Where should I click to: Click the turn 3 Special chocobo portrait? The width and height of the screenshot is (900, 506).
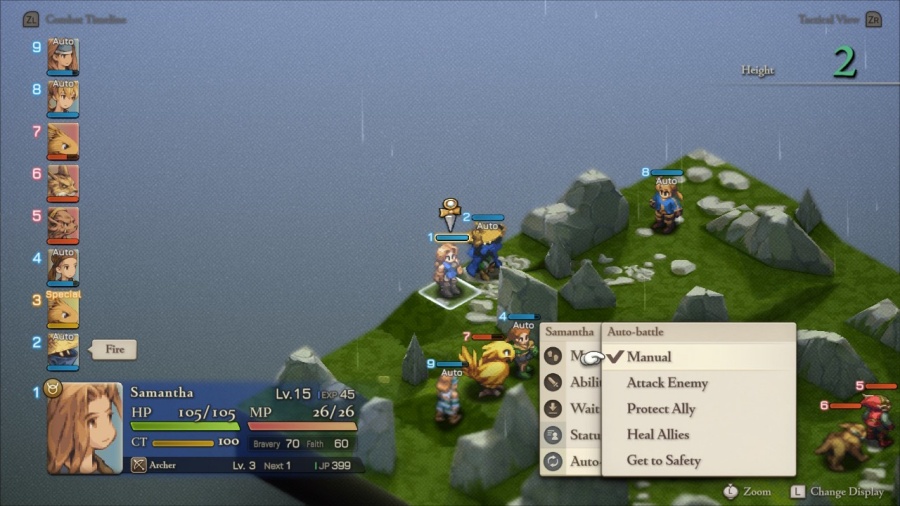click(63, 311)
